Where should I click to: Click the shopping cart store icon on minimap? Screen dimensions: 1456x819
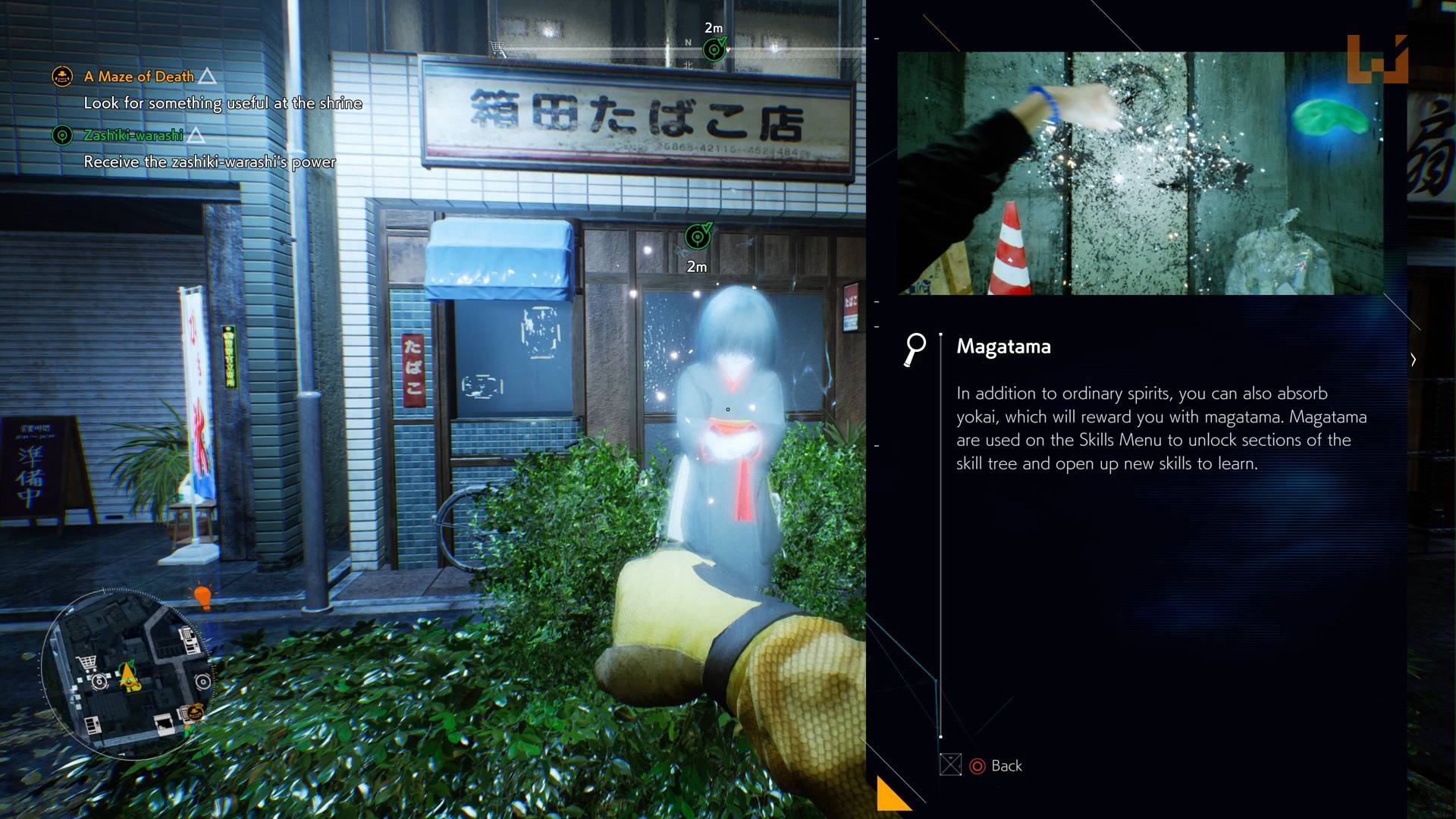tap(86, 663)
